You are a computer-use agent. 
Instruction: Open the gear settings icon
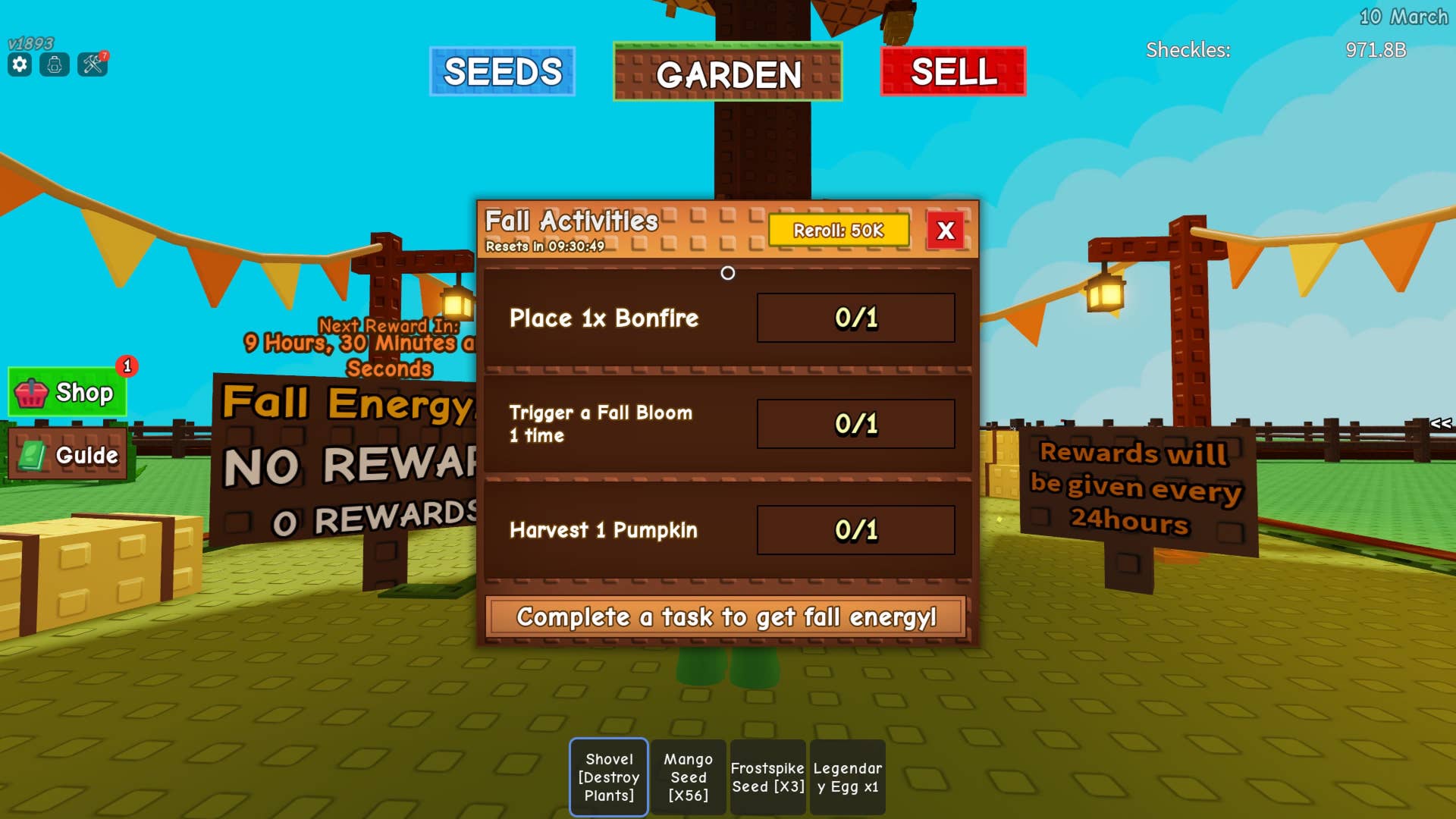[x=20, y=65]
